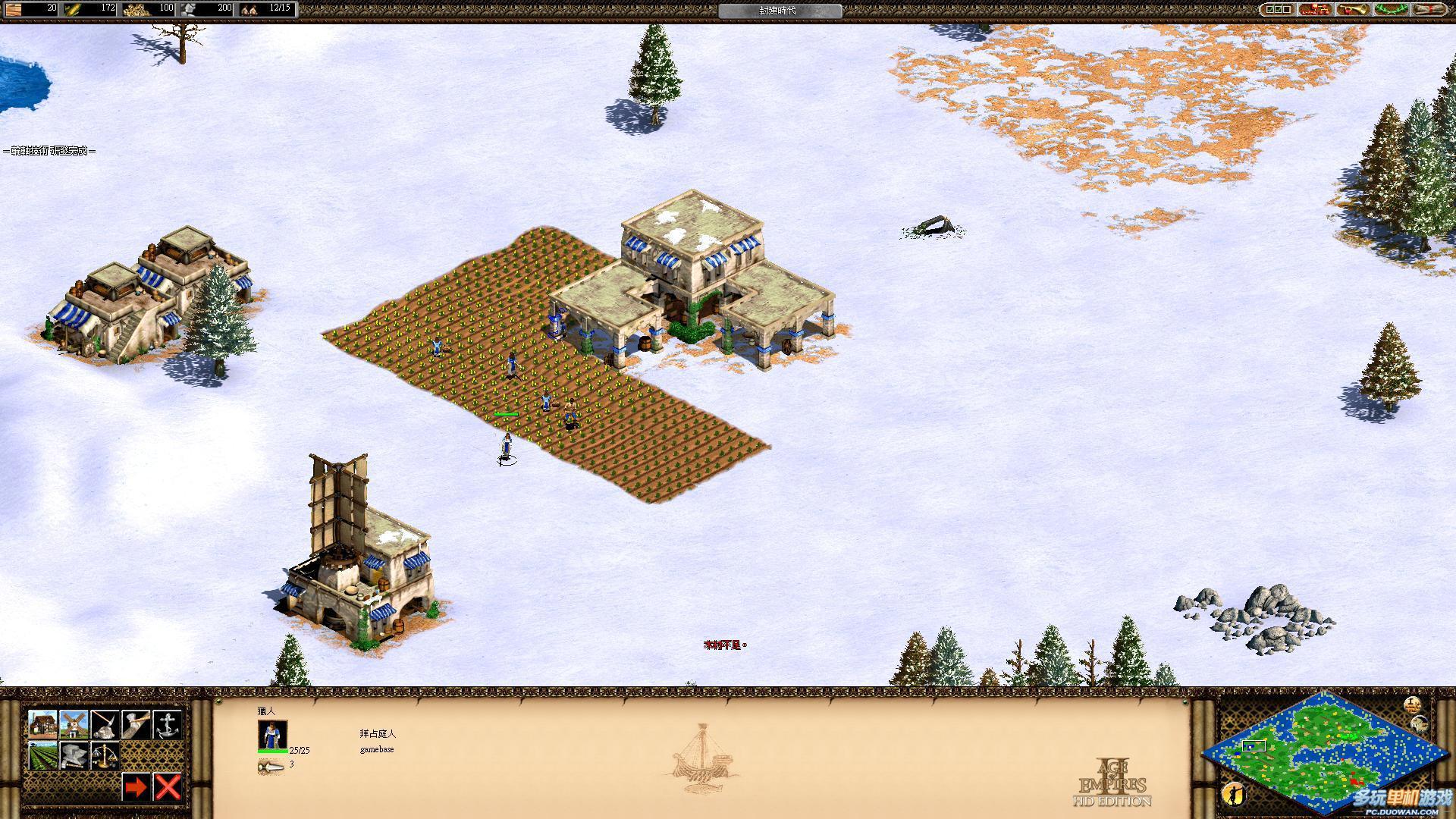The image size is (1456, 819).
Task: Click the selected villager portrait
Action: pos(272,736)
